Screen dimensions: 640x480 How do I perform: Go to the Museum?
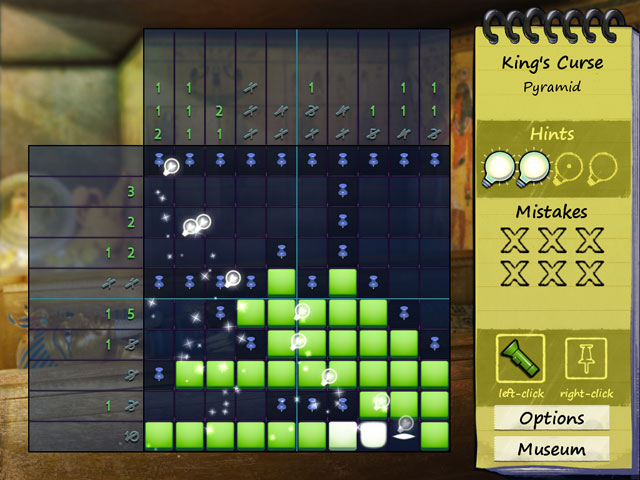pyautogui.click(x=551, y=449)
